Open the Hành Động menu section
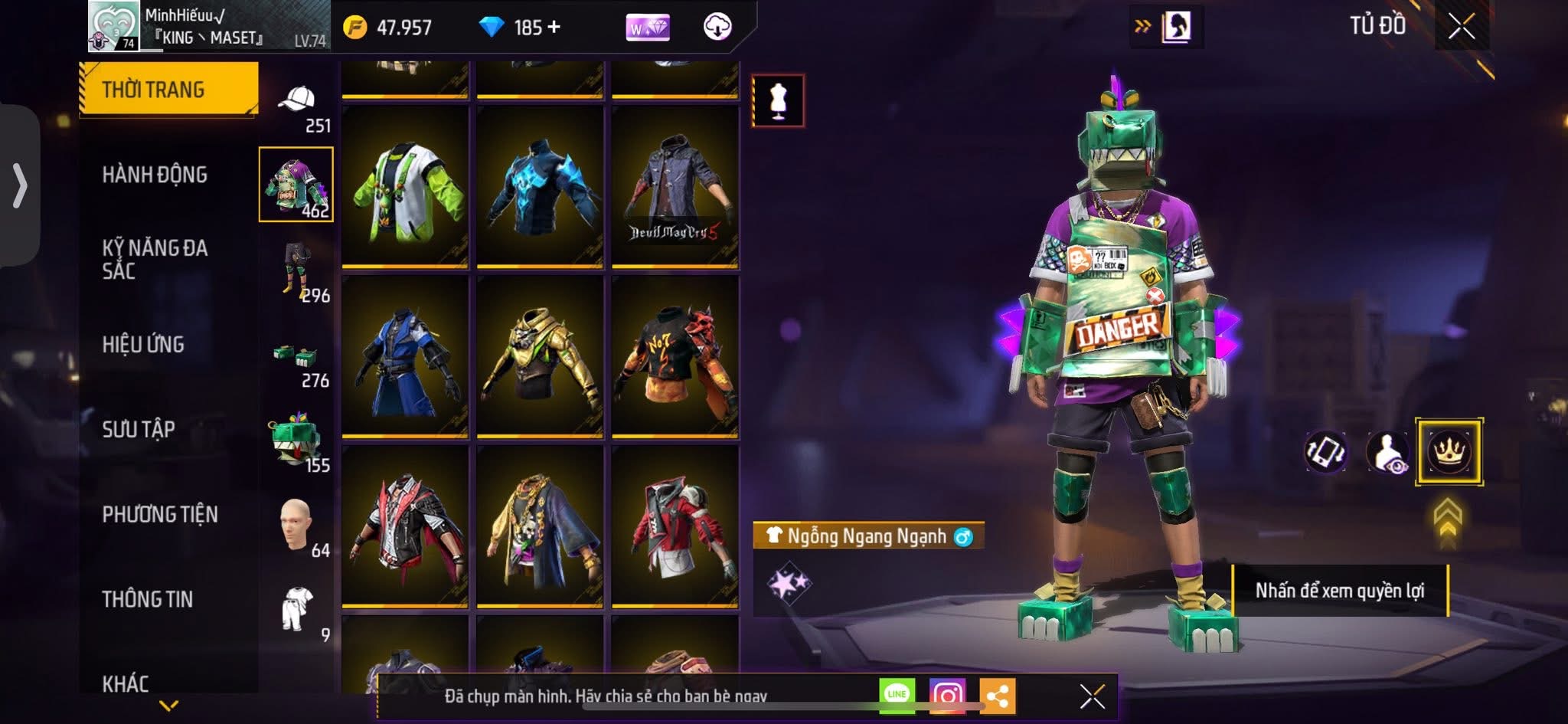The image size is (1568, 724). 155,175
